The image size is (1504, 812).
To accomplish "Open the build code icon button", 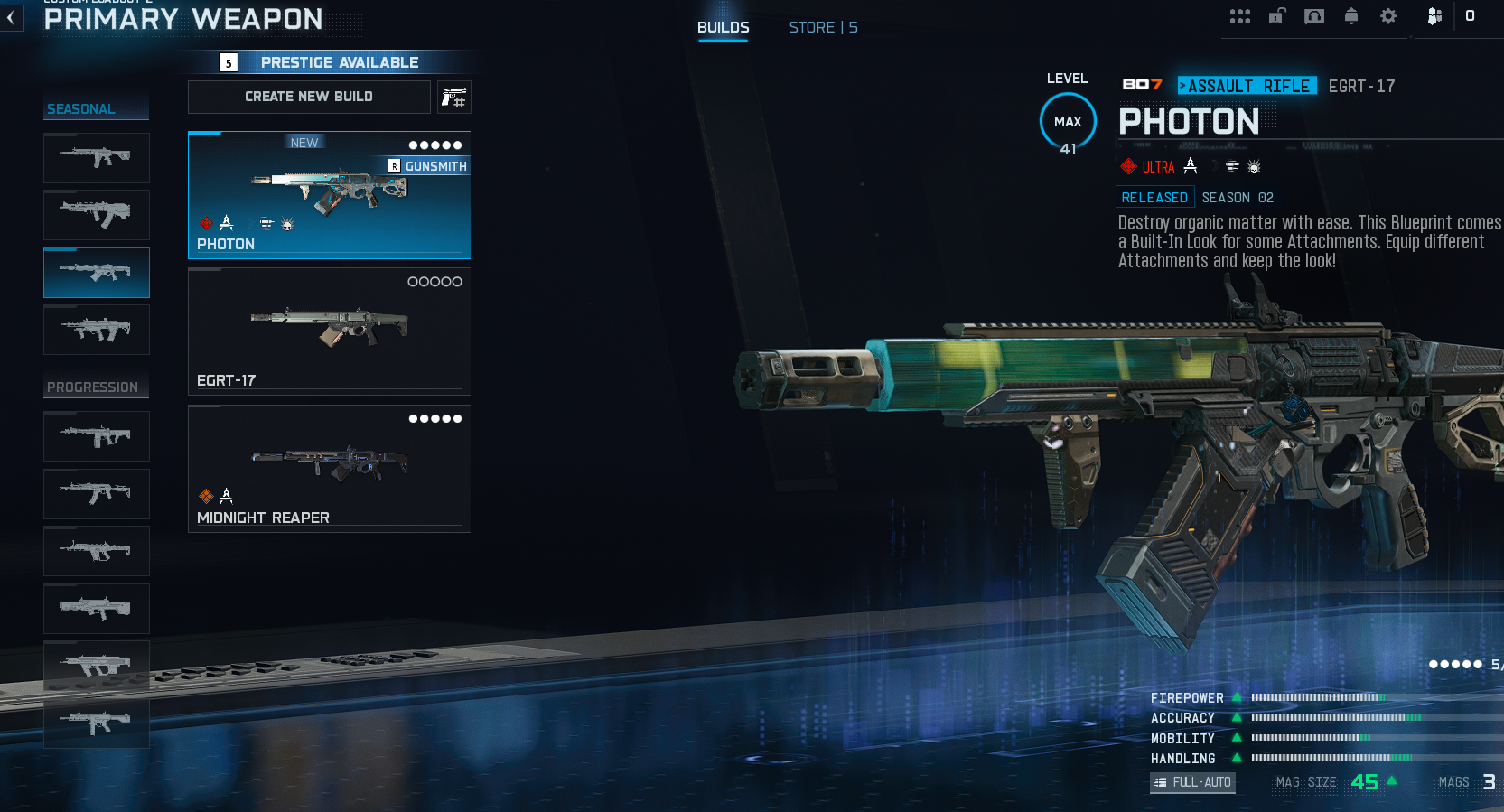I will coord(454,97).
